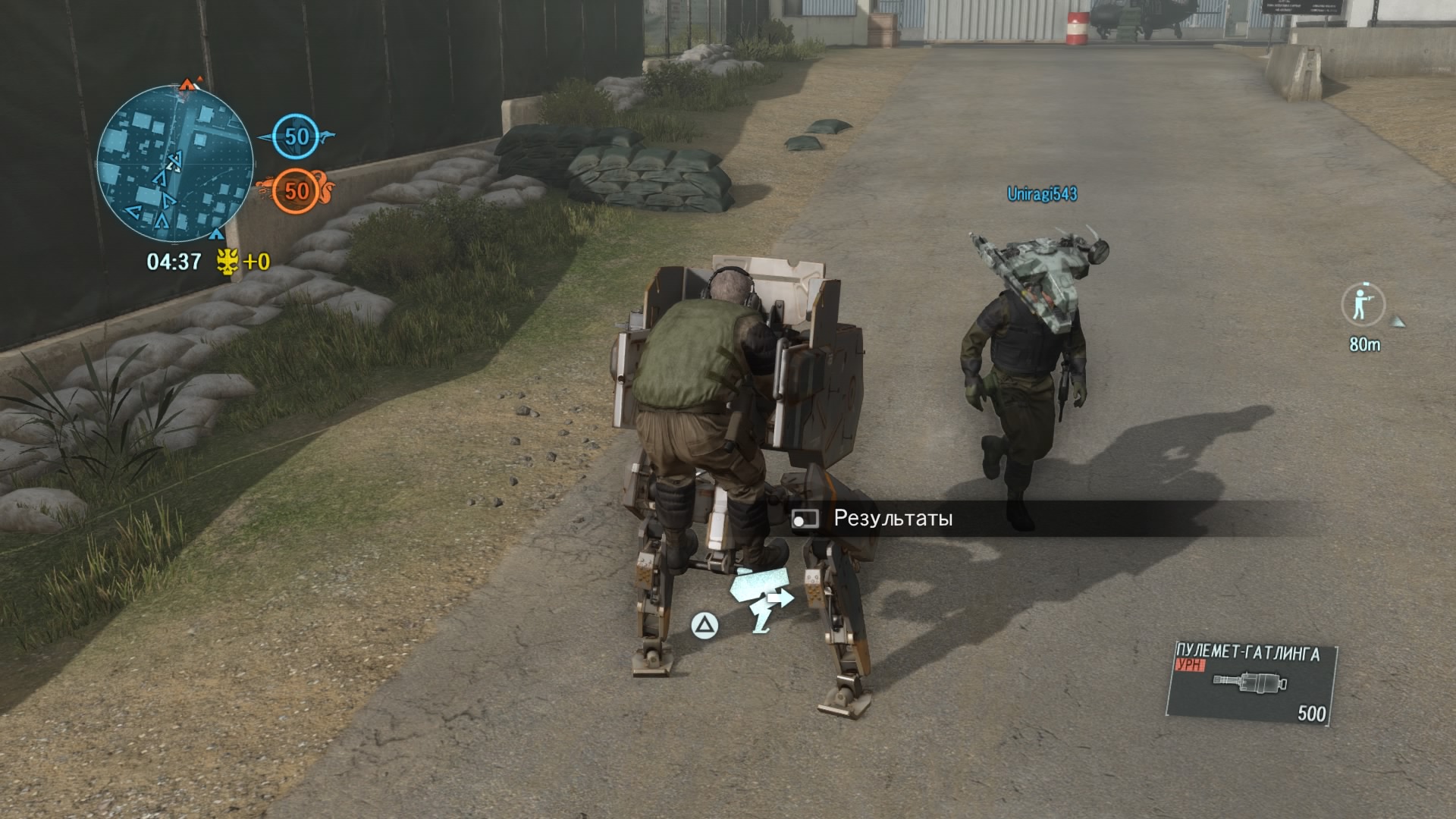
Task: Click the Uniragi543 player name tag
Action: 1042,194
